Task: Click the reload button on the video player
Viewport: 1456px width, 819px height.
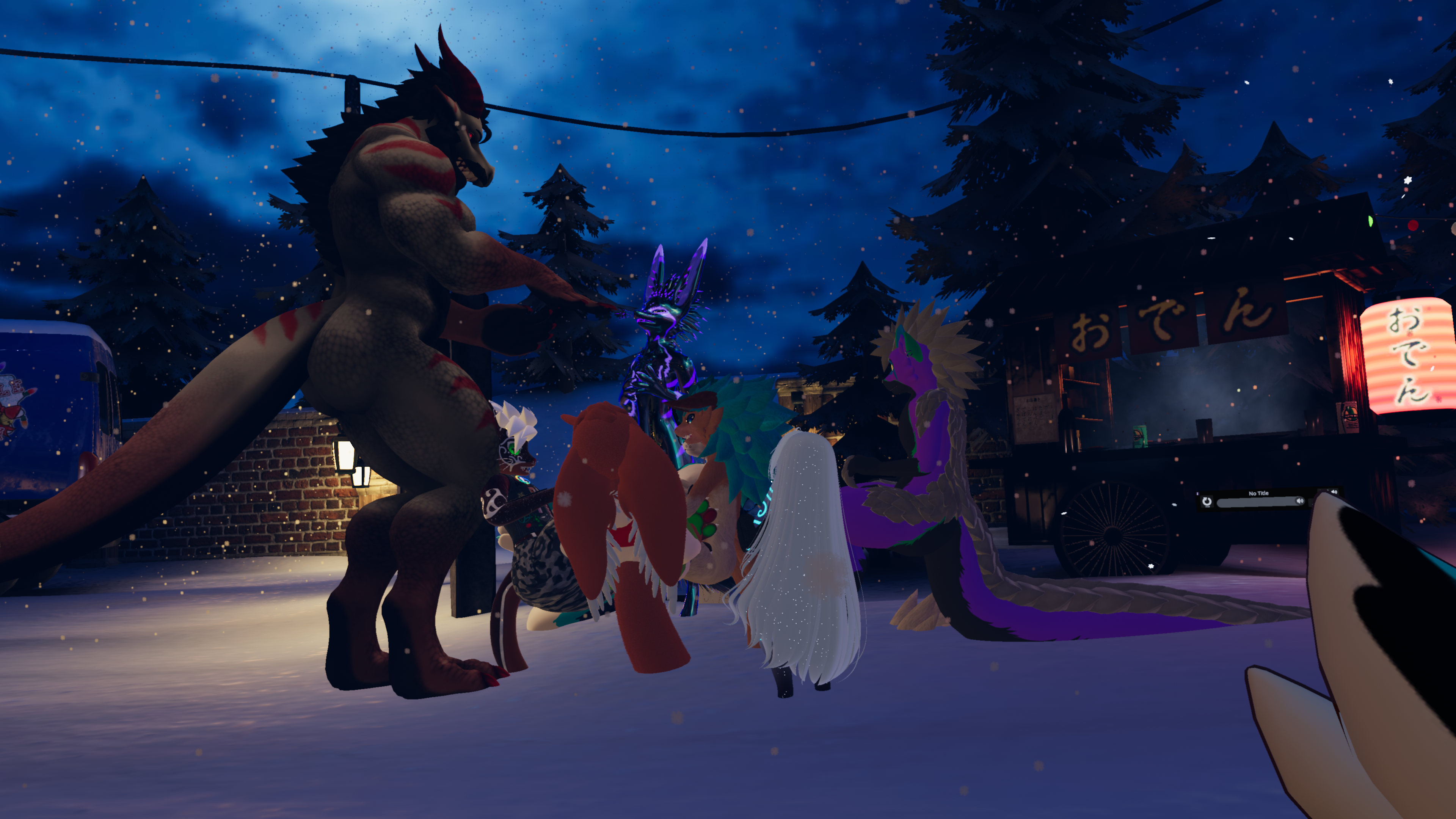Action: tap(1207, 501)
